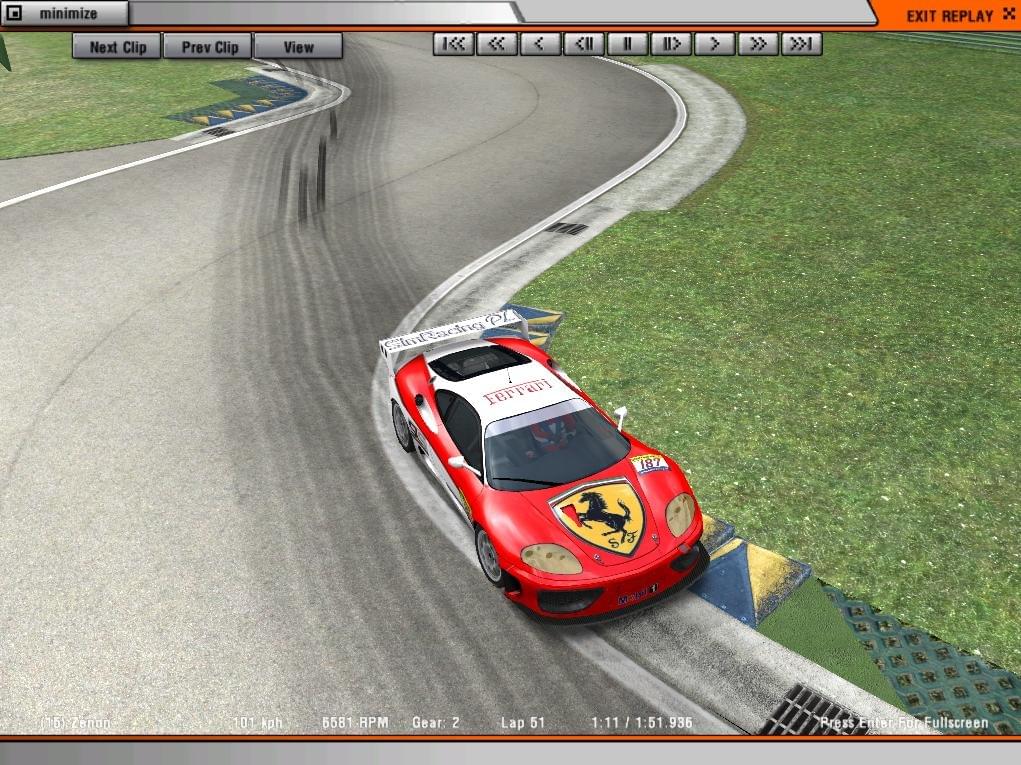Minimize the replay window
Viewport: 1021px width, 765px height.
click(x=64, y=14)
